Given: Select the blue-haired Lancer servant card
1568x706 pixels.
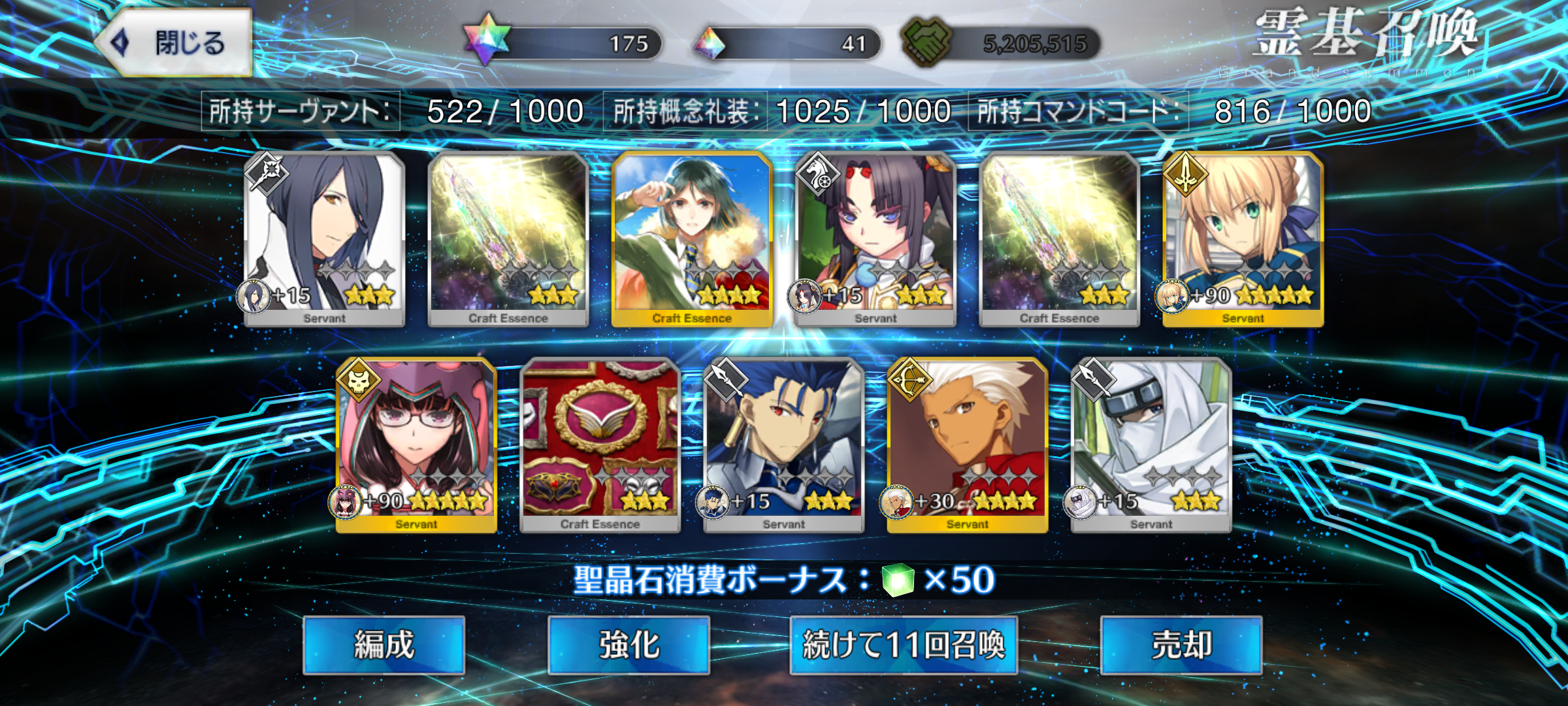Looking at the screenshot, I should click(x=783, y=445).
